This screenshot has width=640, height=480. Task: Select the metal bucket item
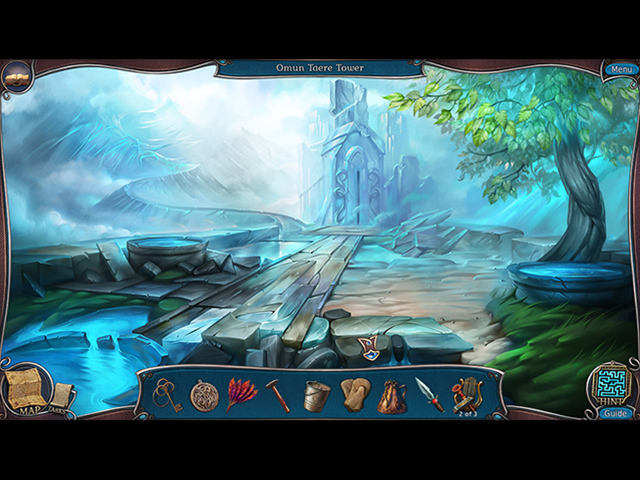click(317, 395)
